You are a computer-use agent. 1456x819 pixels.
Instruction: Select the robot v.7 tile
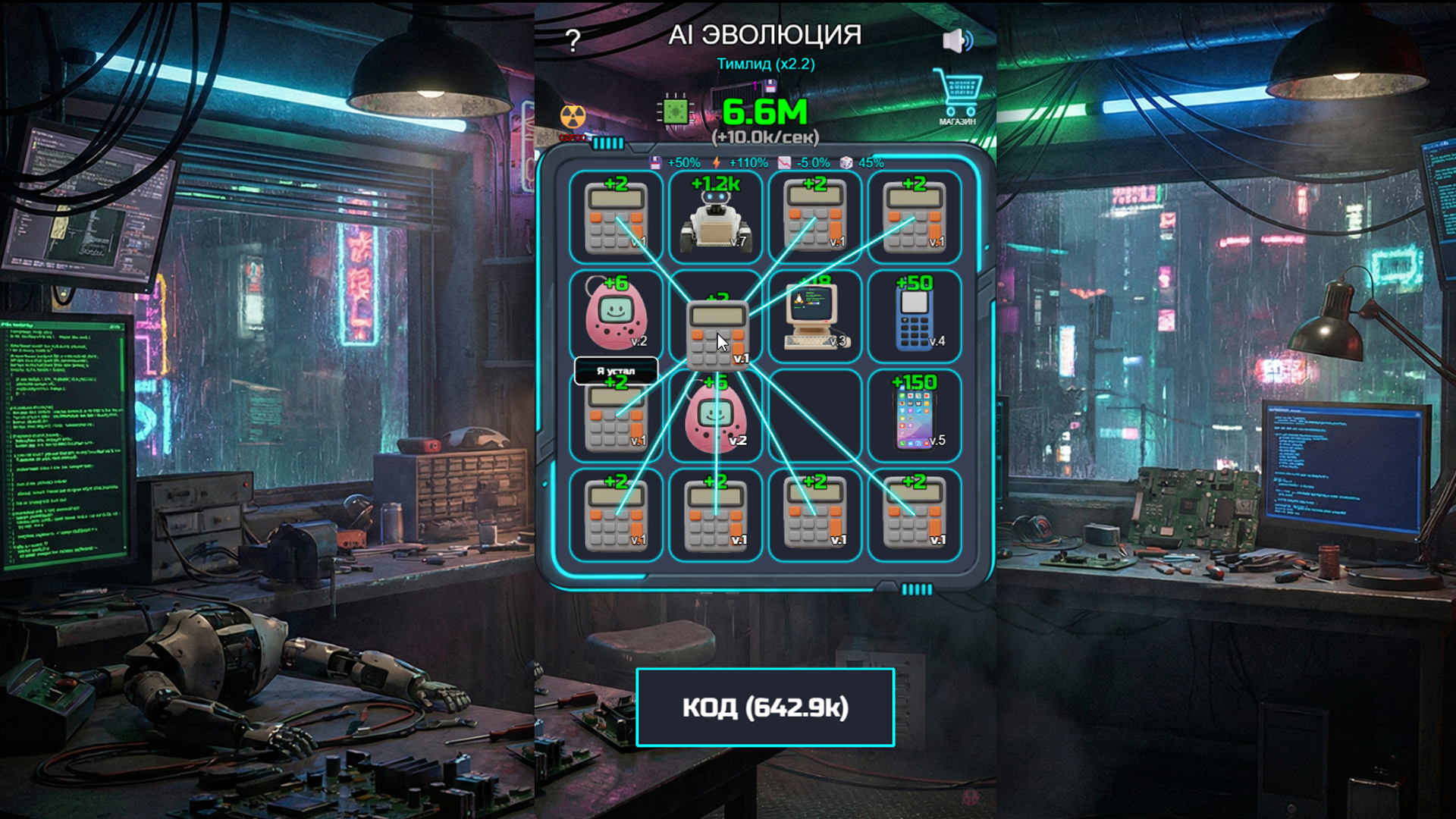pos(714,218)
